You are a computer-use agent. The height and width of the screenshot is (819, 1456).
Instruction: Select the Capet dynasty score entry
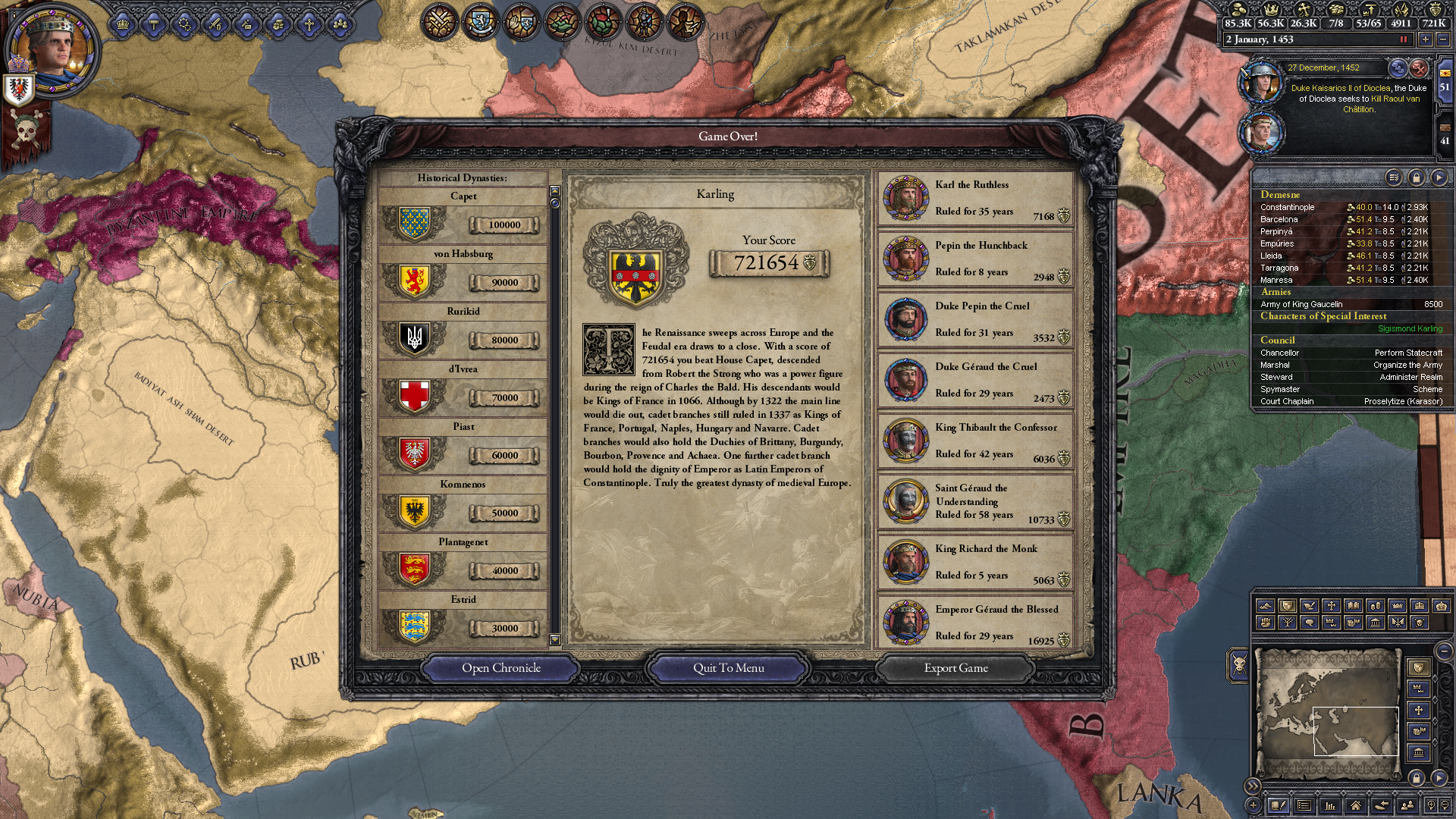point(463,216)
